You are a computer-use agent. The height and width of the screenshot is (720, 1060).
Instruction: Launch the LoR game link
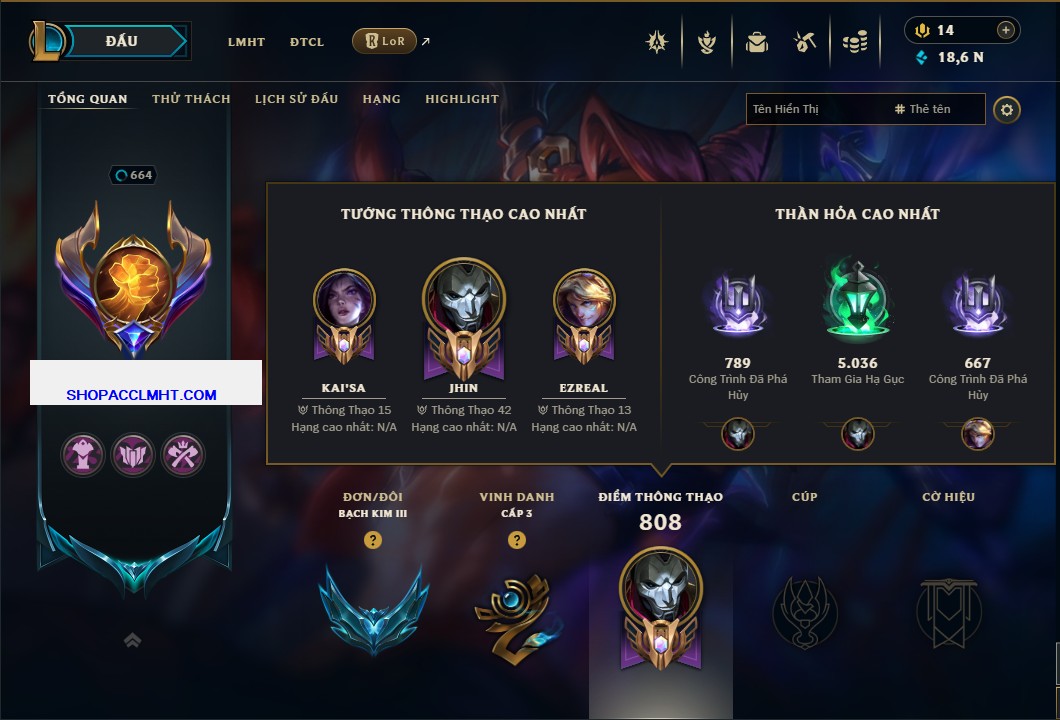click(385, 41)
